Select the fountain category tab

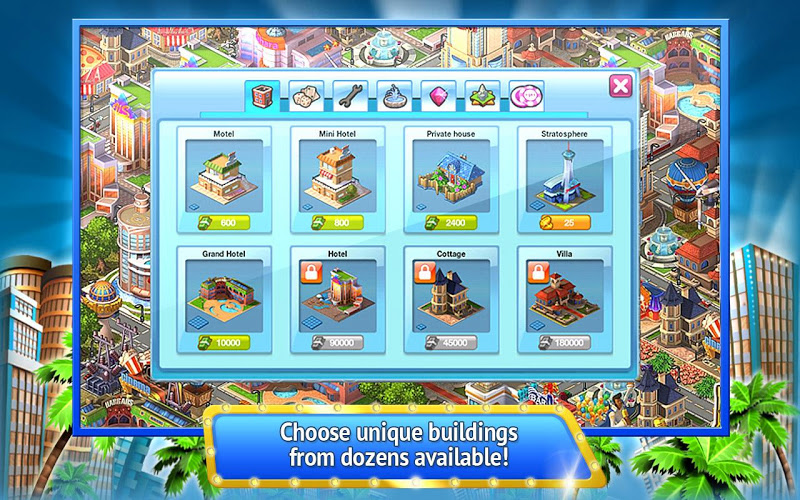[395, 97]
